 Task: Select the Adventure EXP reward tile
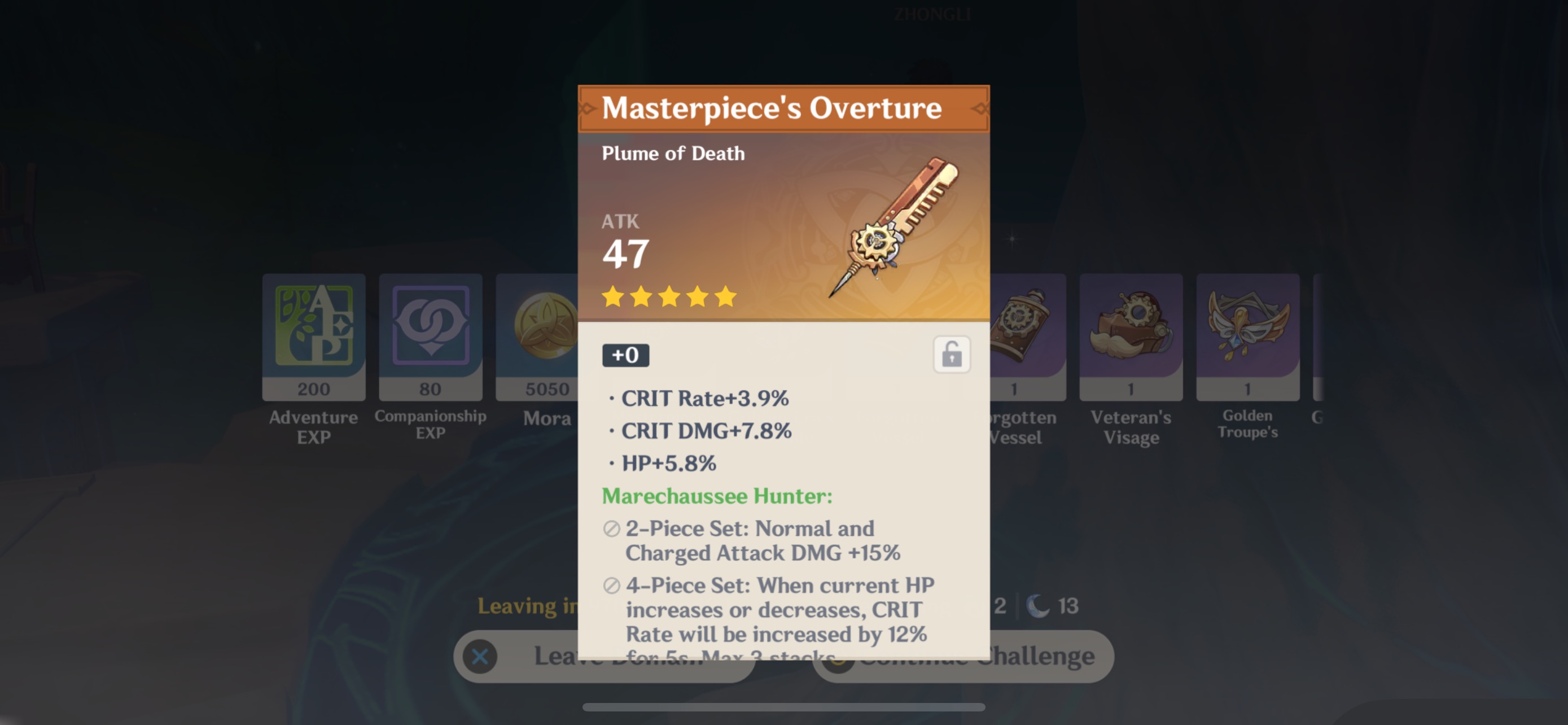click(313, 337)
